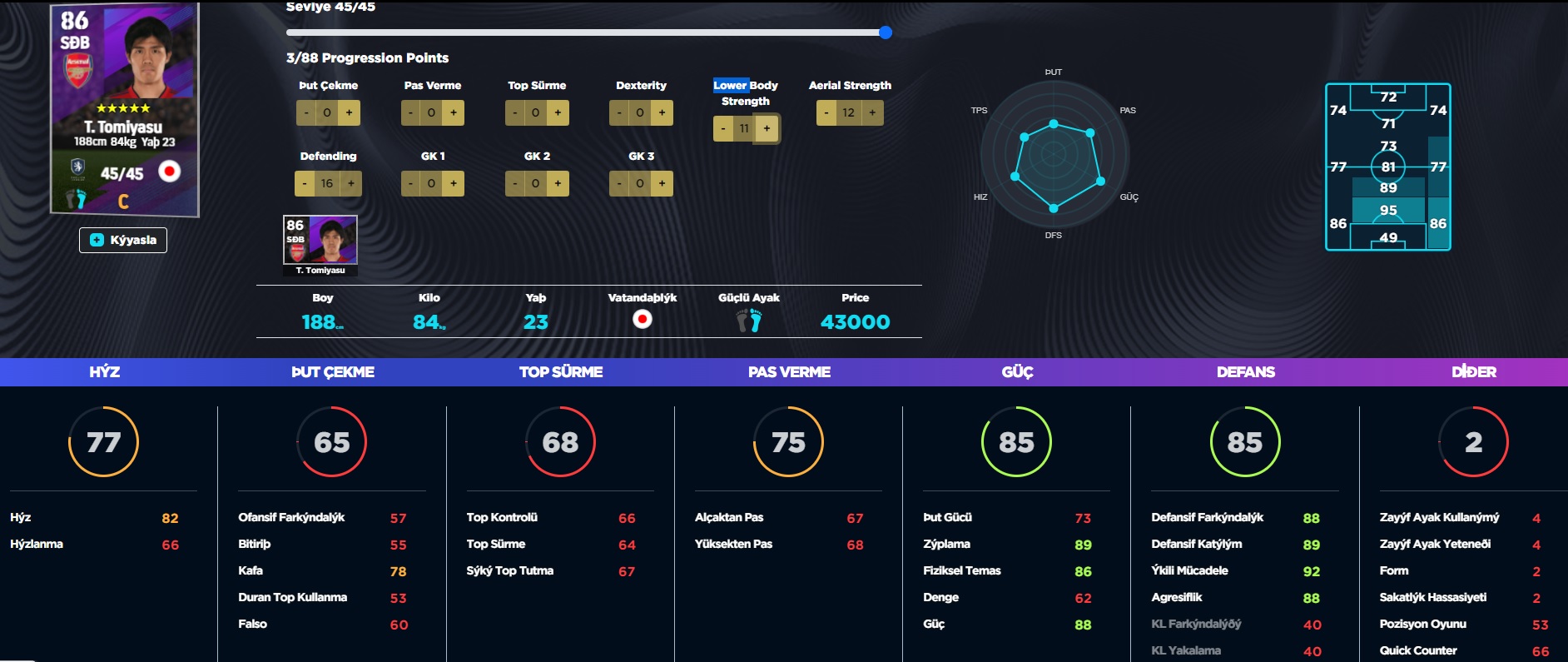The width and height of the screenshot is (1568, 662).
Task: Adjust the Seviye level slider handle
Action: [886, 32]
